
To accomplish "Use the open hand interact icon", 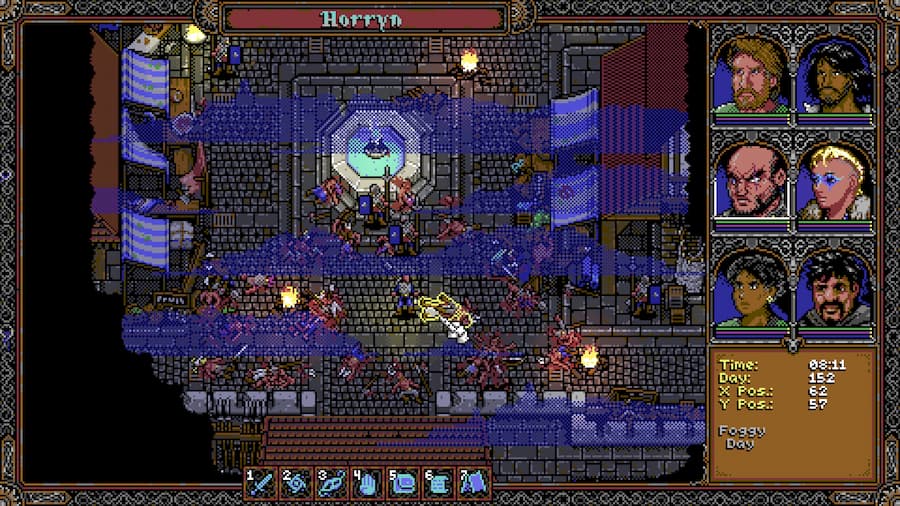I will pyautogui.click(x=367, y=484).
